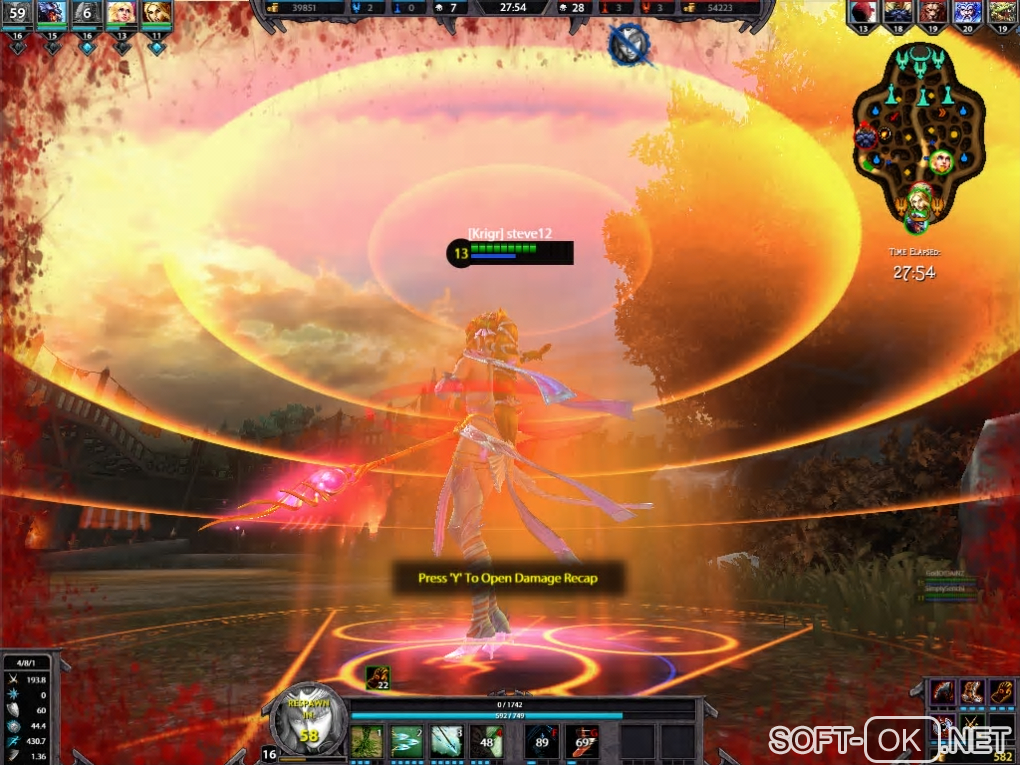1020x765 pixels.
Task: Select the teammate portrait with respawn timer 59
Action: 18,13
